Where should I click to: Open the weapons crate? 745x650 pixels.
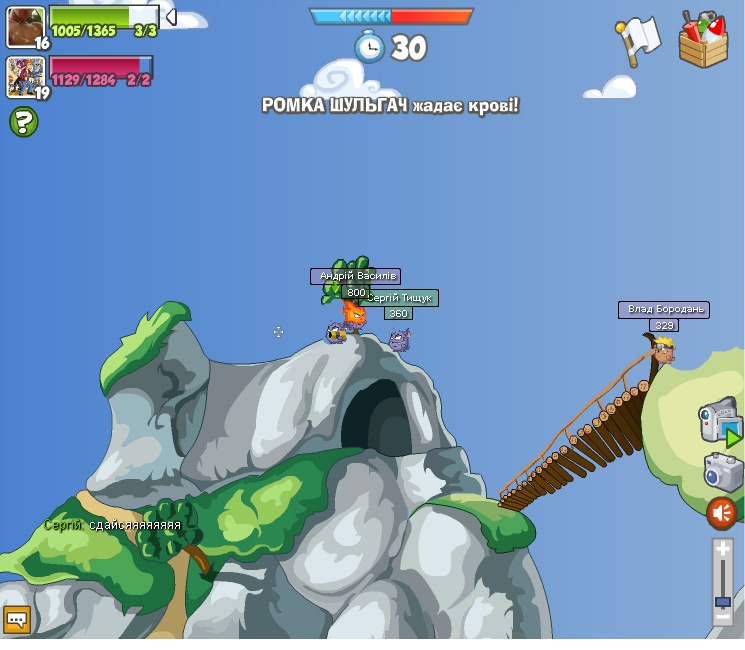[x=703, y=41]
